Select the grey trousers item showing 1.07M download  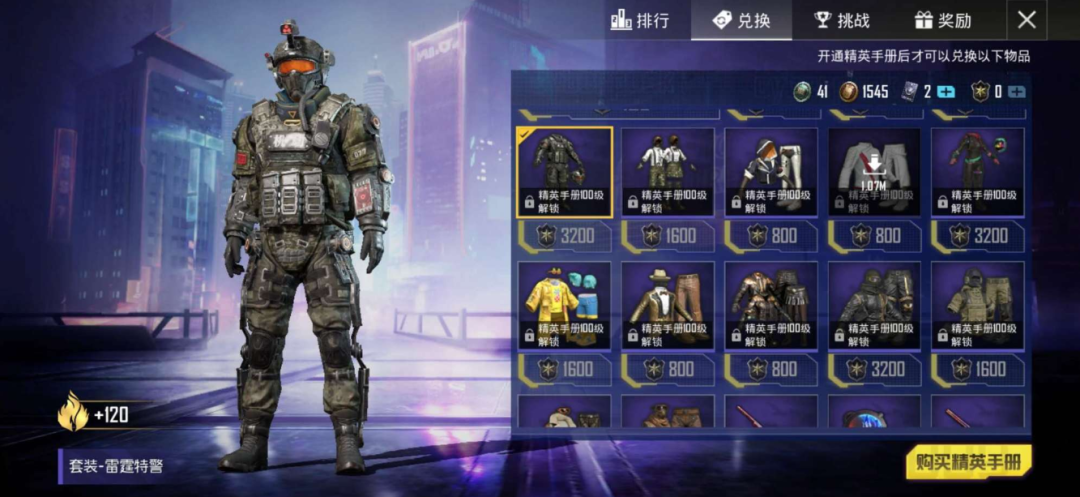click(x=874, y=171)
